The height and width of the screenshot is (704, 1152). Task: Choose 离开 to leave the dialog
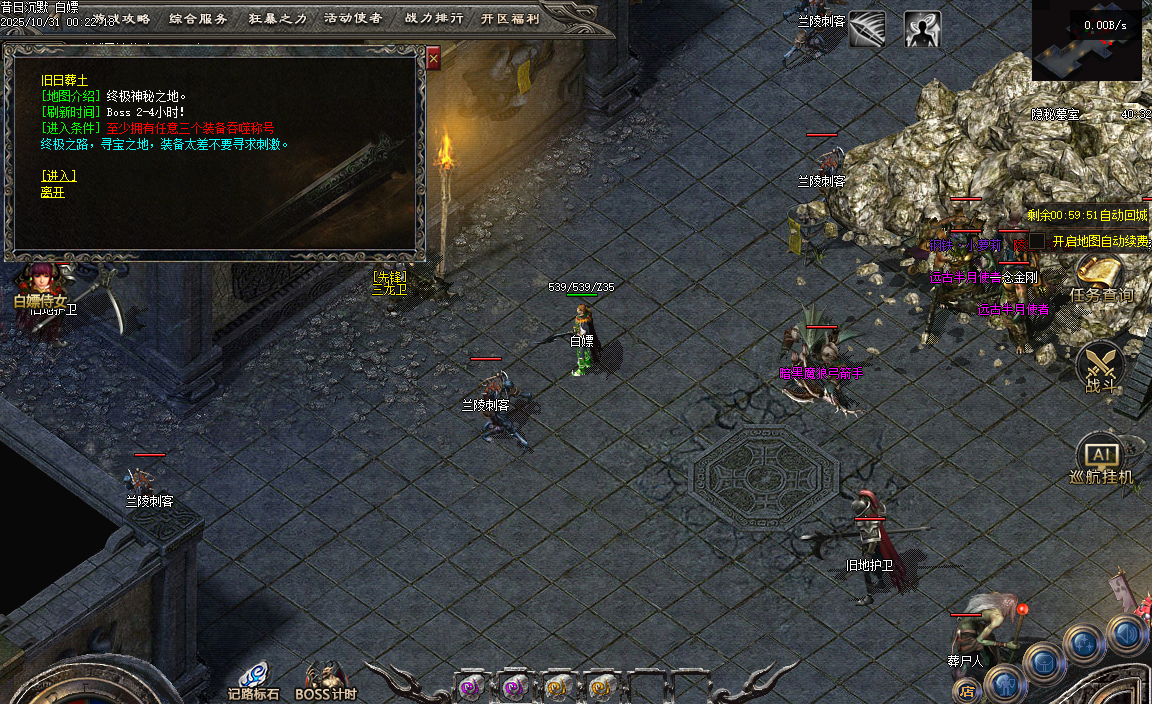pos(53,192)
